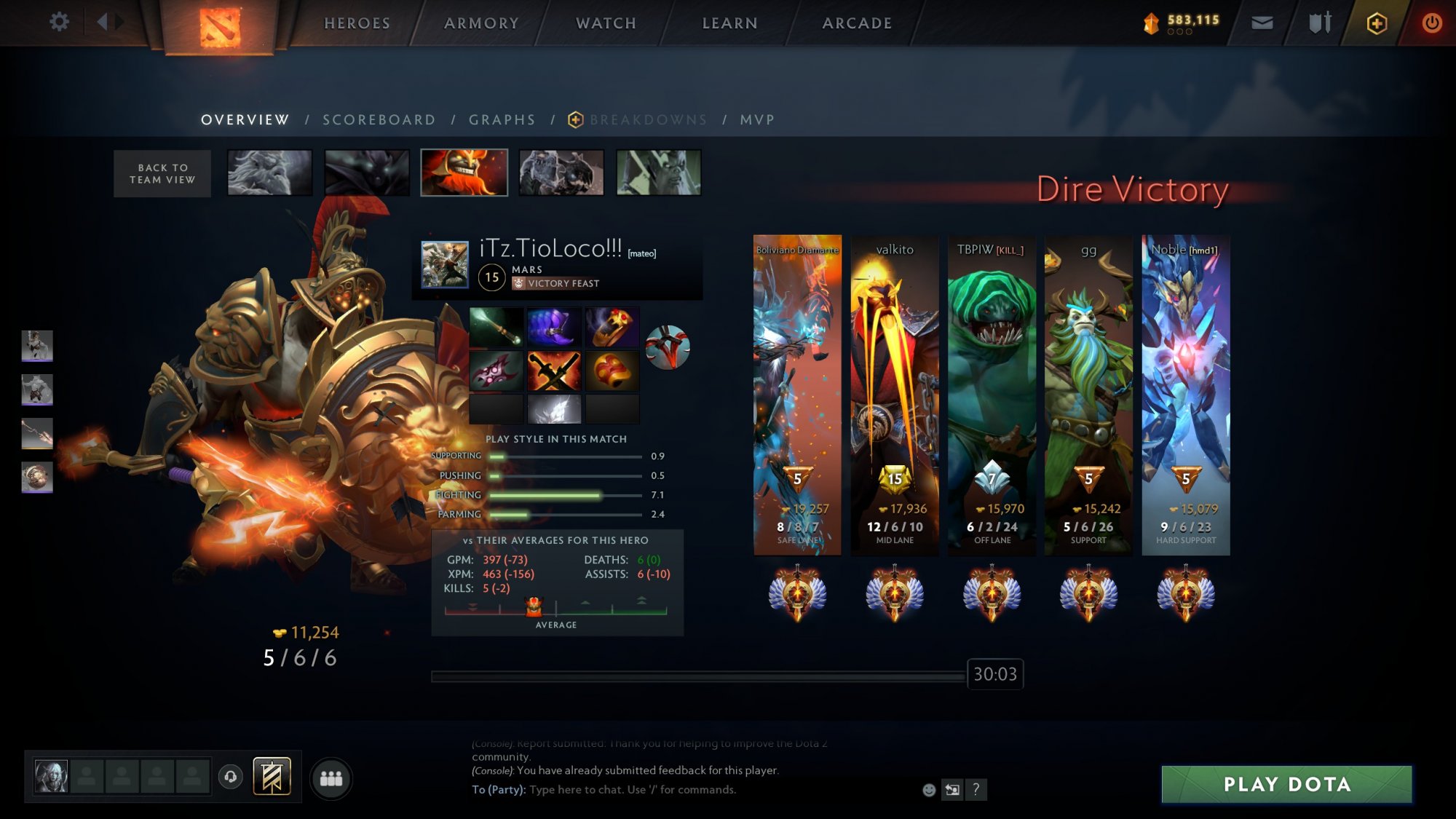
Task: Show the Graphs tab
Action: 502,120
